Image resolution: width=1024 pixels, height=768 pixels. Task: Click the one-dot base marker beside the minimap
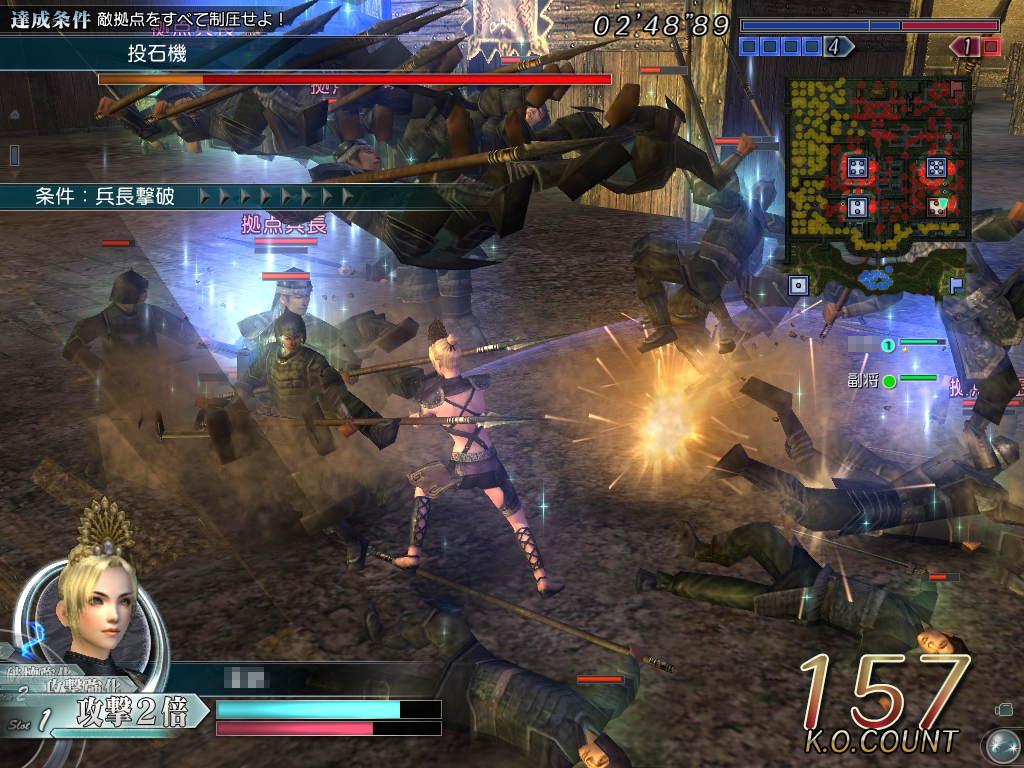tap(798, 286)
